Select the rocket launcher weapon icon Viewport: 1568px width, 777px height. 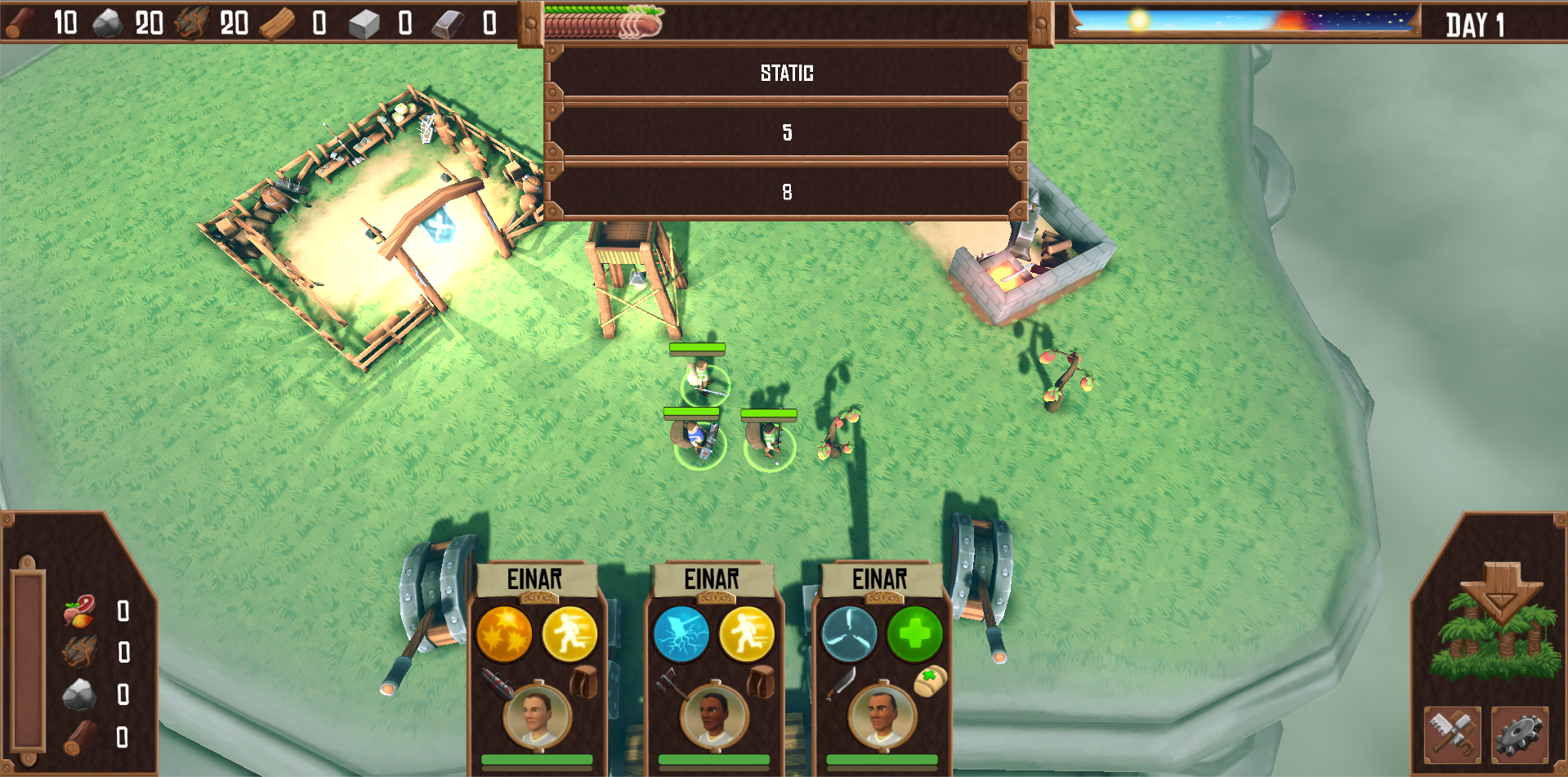pos(496,683)
